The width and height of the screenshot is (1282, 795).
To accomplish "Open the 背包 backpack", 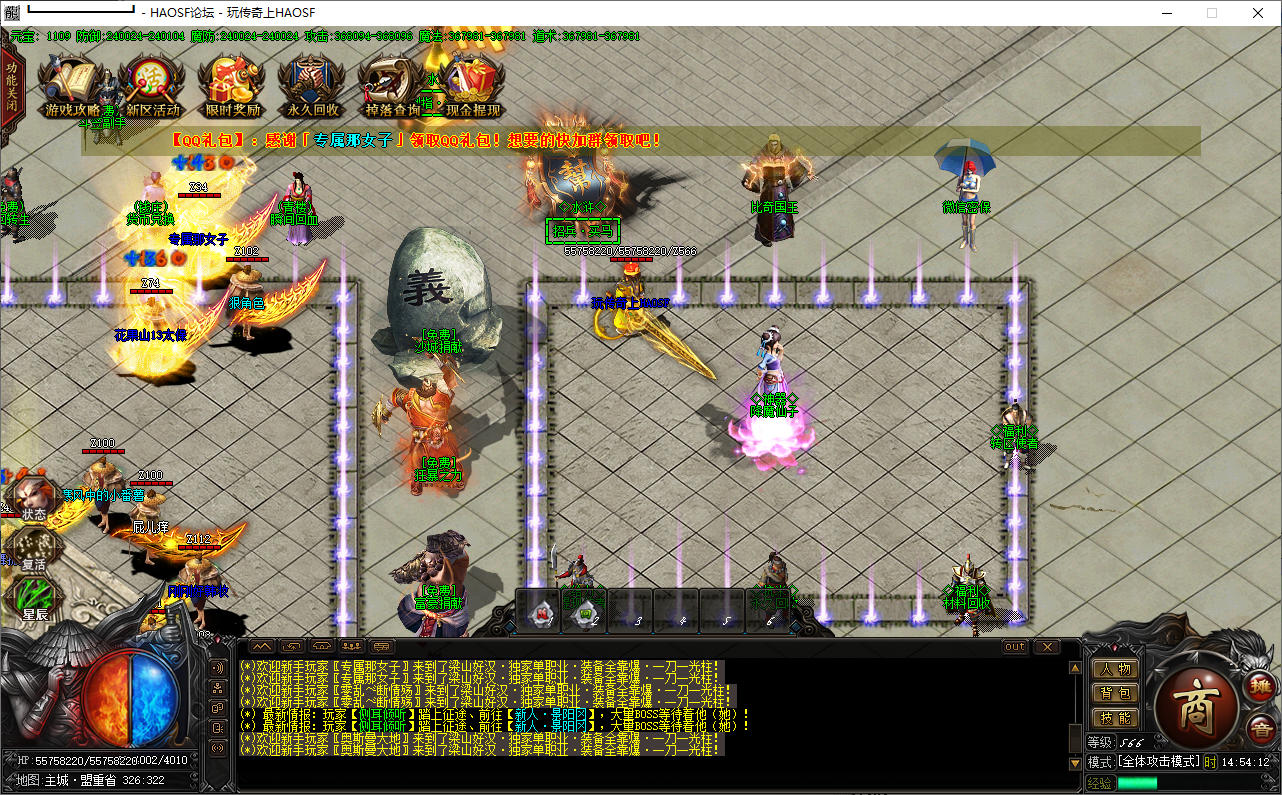I will (1114, 693).
